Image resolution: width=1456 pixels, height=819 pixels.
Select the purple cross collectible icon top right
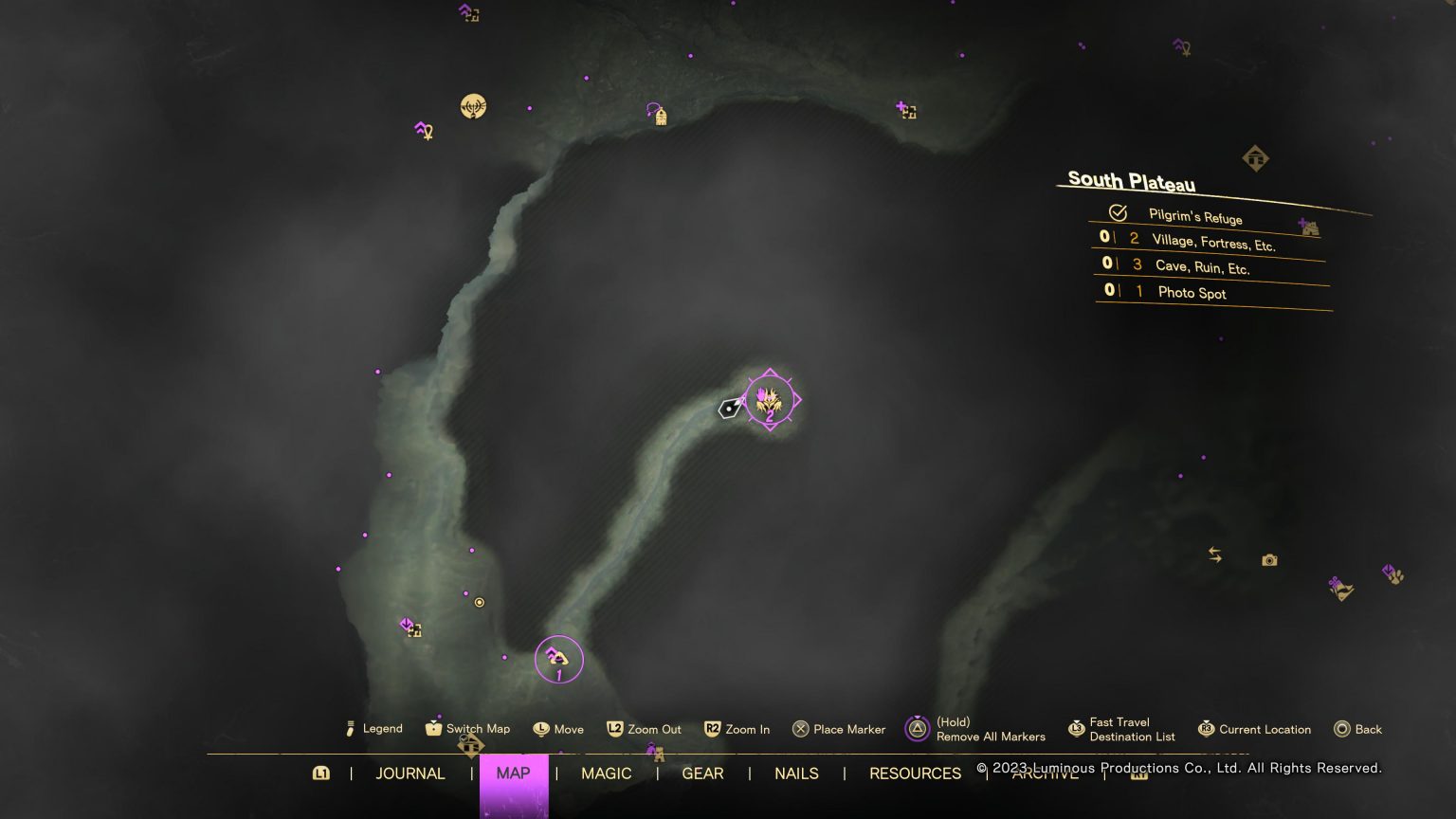[905, 109]
